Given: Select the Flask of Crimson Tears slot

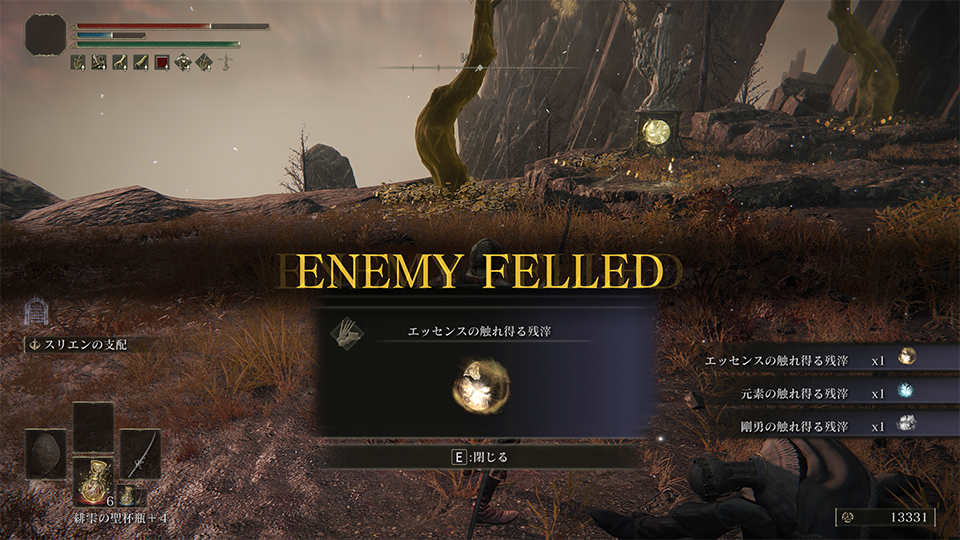Looking at the screenshot, I should [93, 480].
